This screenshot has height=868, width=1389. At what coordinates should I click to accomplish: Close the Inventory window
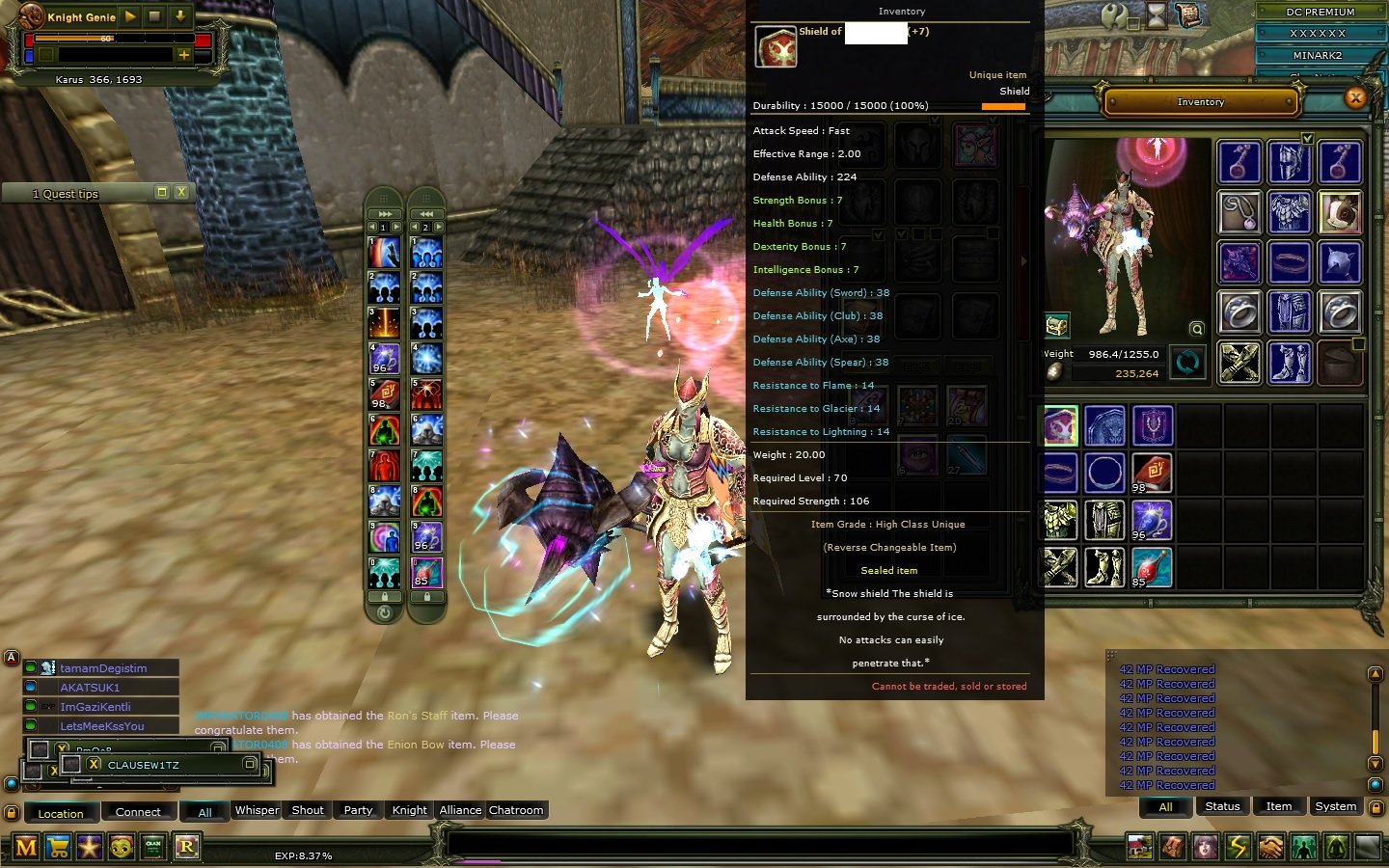tap(1355, 97)
